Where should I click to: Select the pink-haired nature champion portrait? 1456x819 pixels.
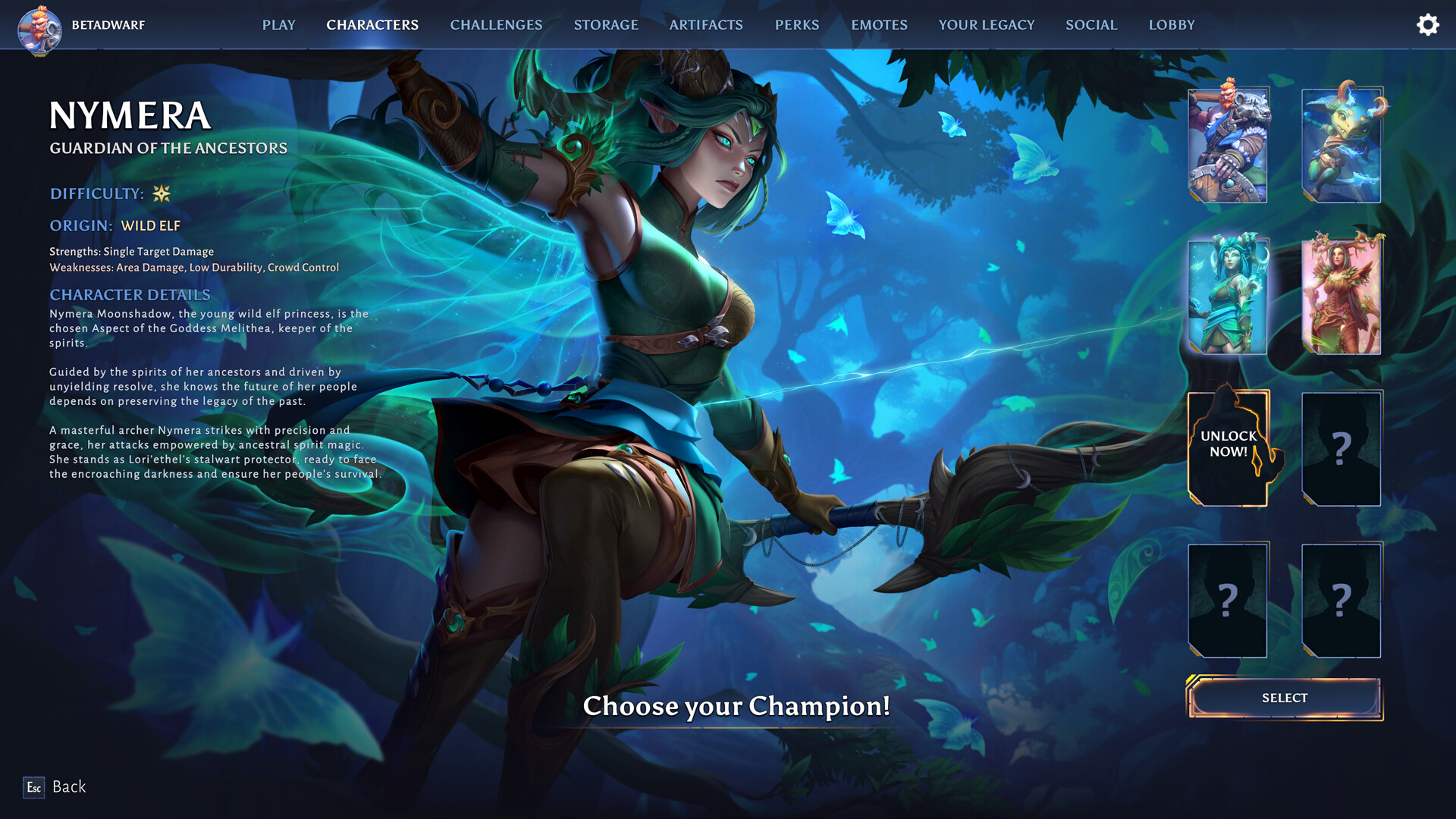1341,296
